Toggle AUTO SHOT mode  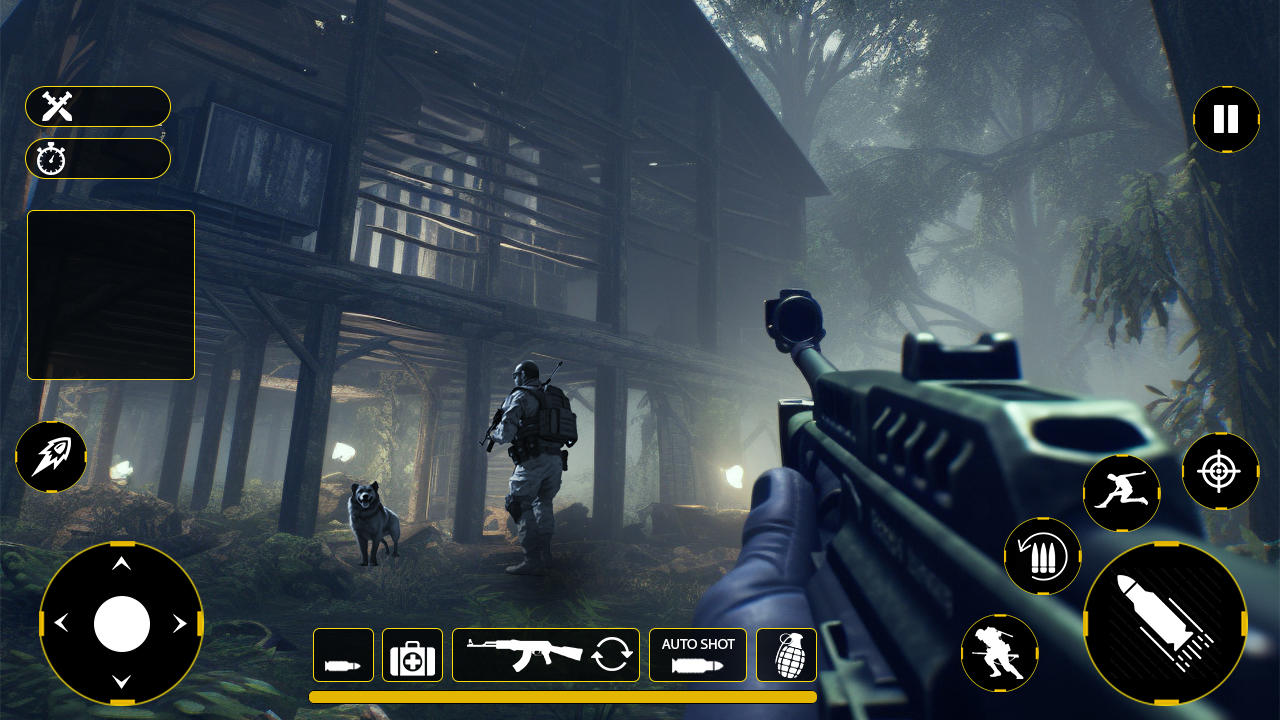(x=697, y=654)
